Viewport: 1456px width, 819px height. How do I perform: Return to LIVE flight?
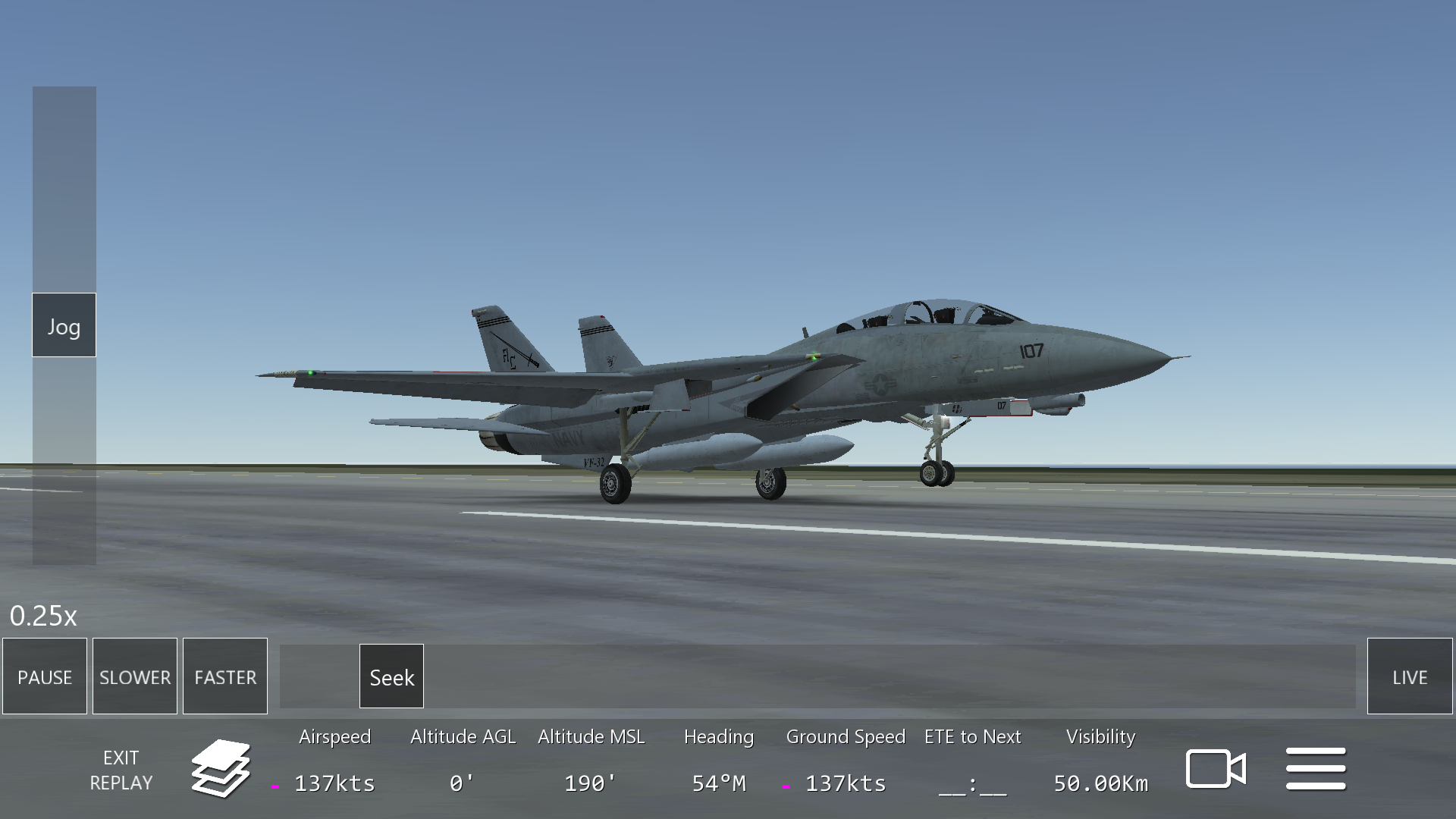[1409, 676]
